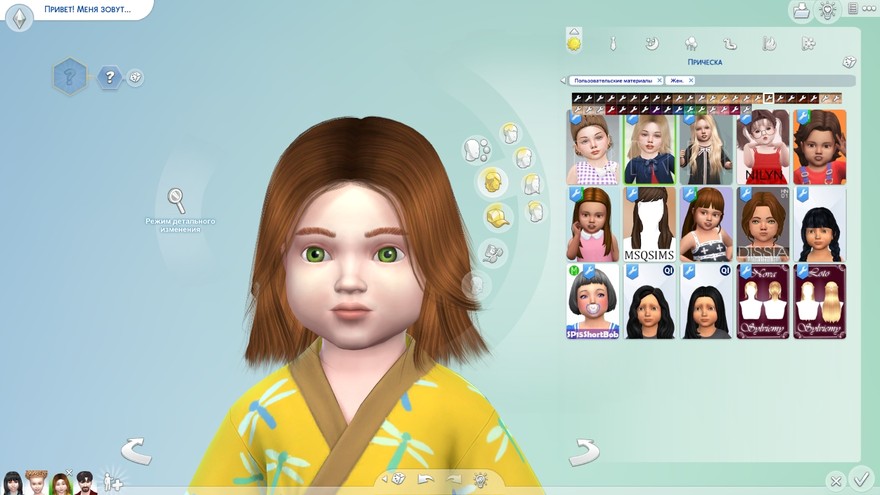Rotate the sim with the left arrow
880x495 pixels.
point(136,451)
